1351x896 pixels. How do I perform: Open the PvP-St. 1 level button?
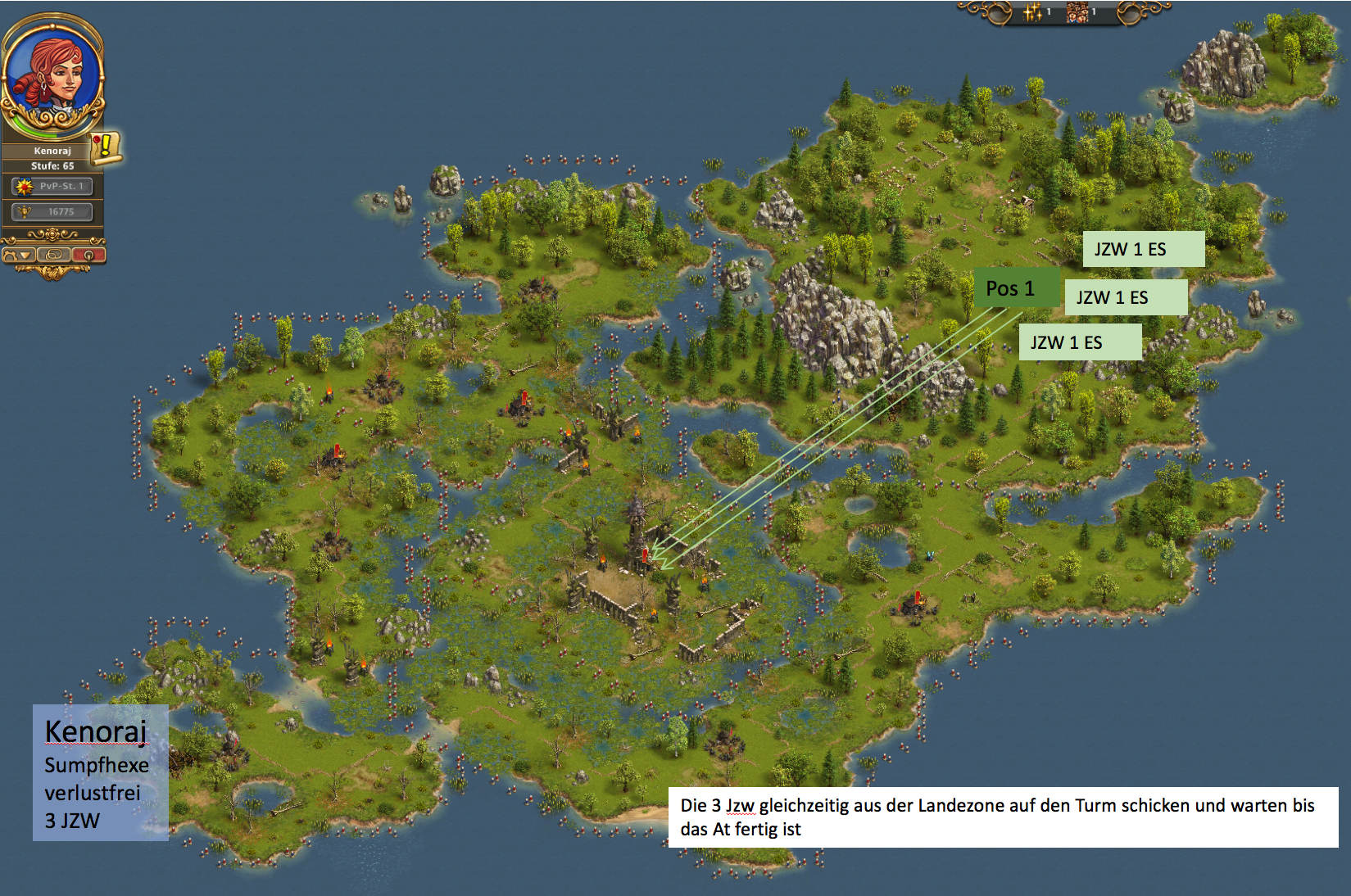click(52, 186)
